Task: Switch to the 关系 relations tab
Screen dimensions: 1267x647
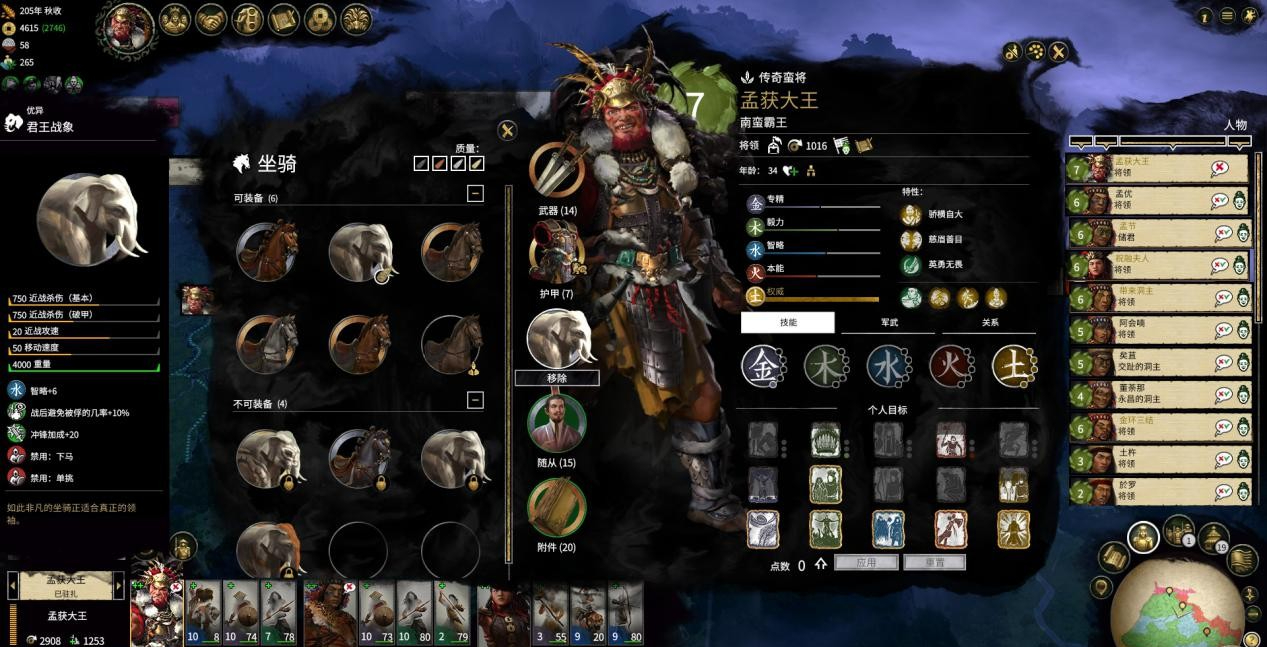Action: point(988,322)
